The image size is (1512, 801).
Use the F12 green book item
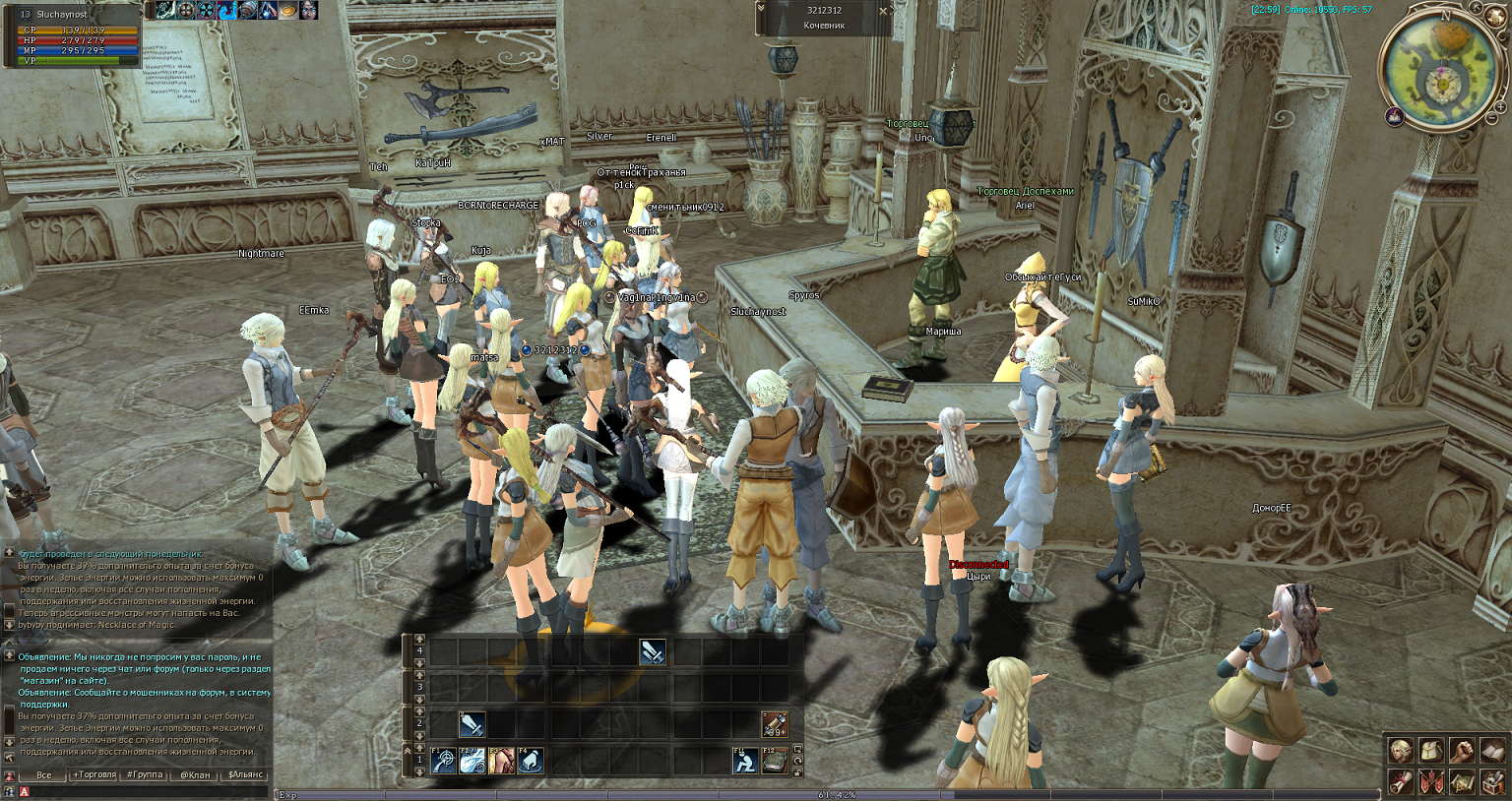pyautogui.click(x=775, y=761)
